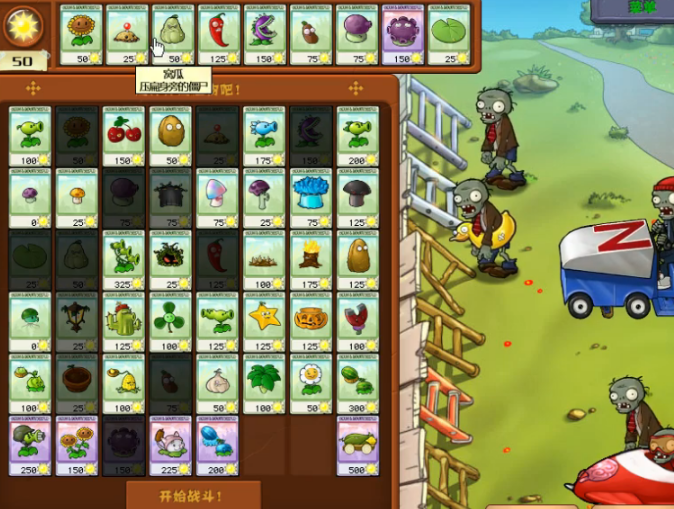Pick the Doom-shroom seed packet
This screenshot has height=509, width=674.
pyautogui.click(x=358, y=199)
